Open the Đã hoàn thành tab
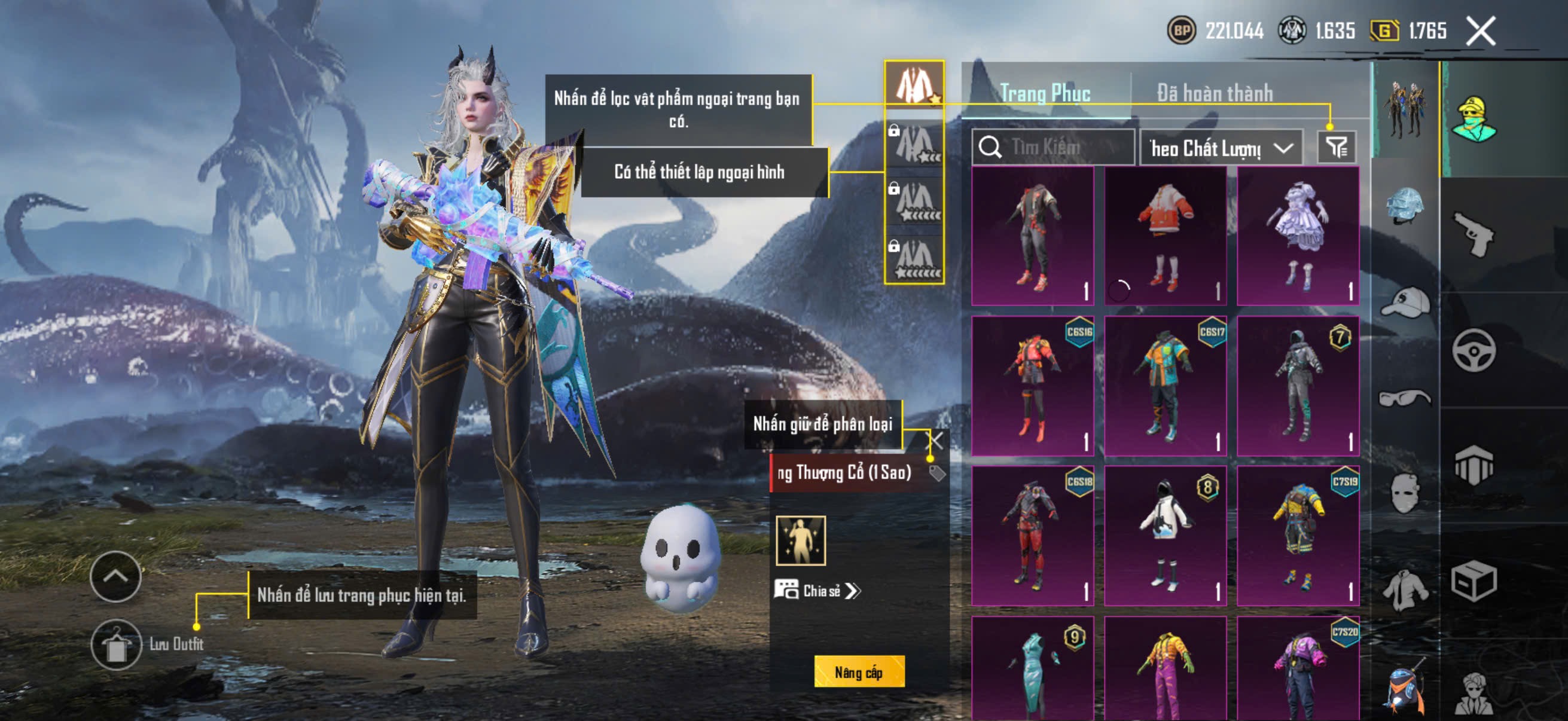Screen dimensions: 1568x721 click(x=1215, y=93)
